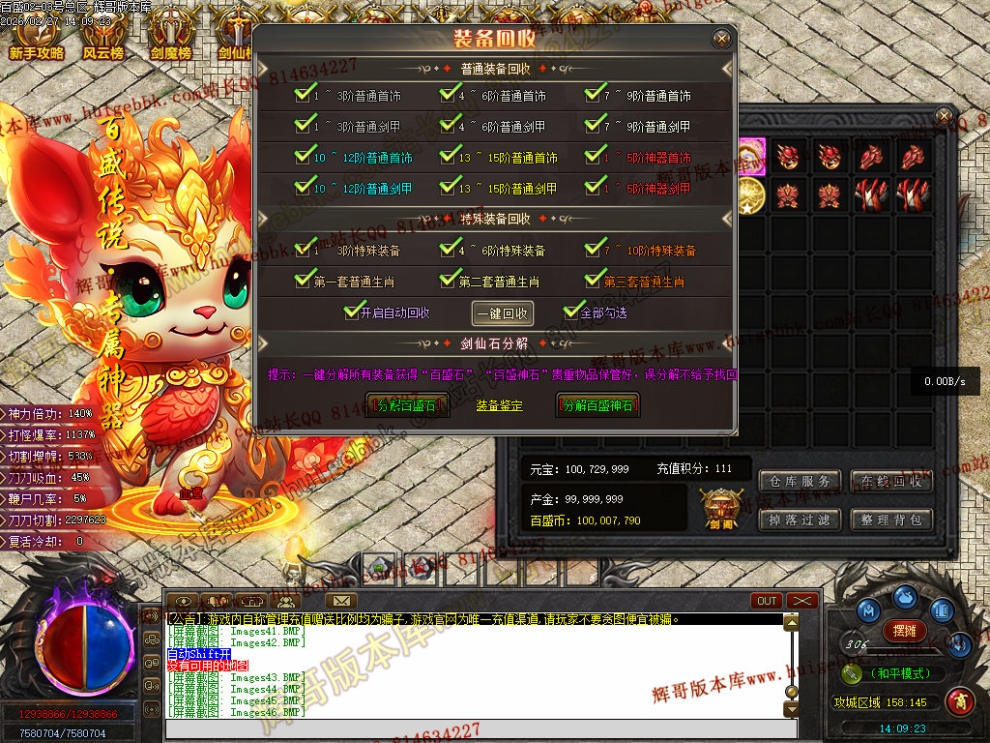The width and height of the screenshot is (990, 743).
Task: Click the 分解百盛神石 decompose button
Action: pos(598,406)
